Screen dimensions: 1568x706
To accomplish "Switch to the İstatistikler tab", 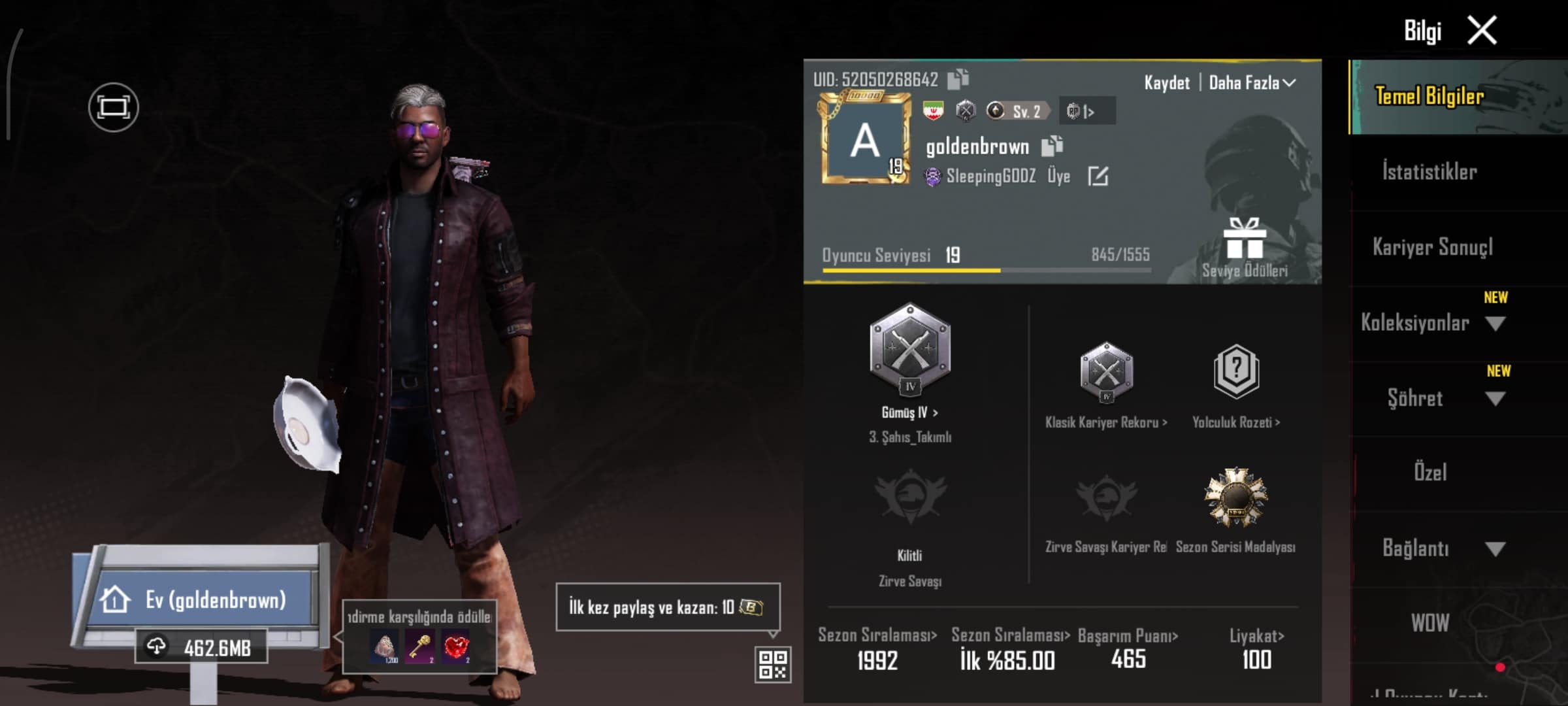I will (1429, 172).
